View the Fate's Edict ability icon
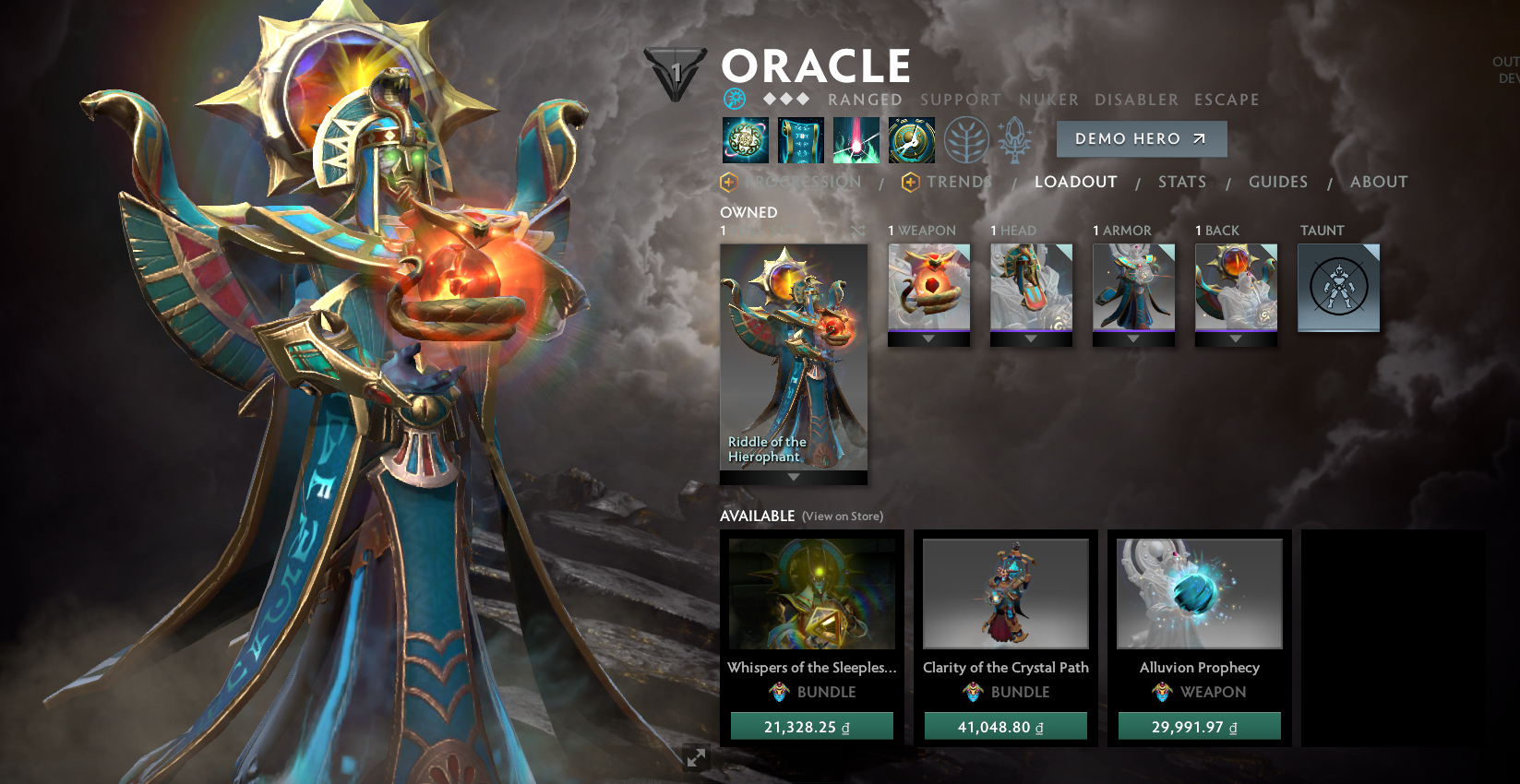This screenshot has height=784, width=1520. tap(800, 139)
